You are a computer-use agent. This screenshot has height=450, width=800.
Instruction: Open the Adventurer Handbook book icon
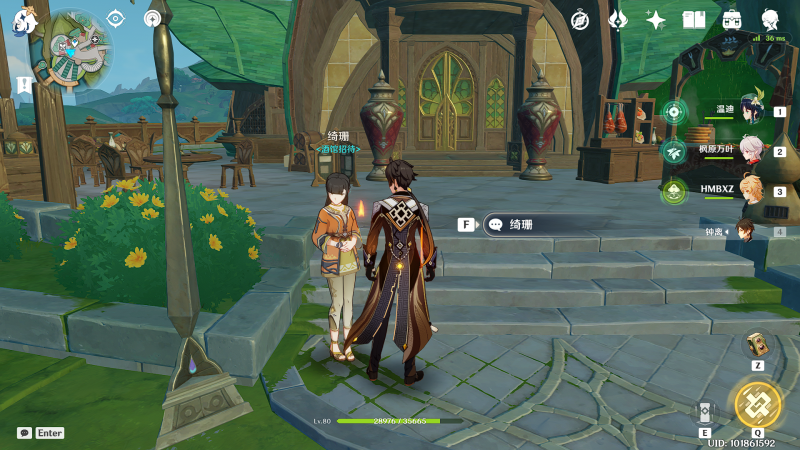pos(694,19)
